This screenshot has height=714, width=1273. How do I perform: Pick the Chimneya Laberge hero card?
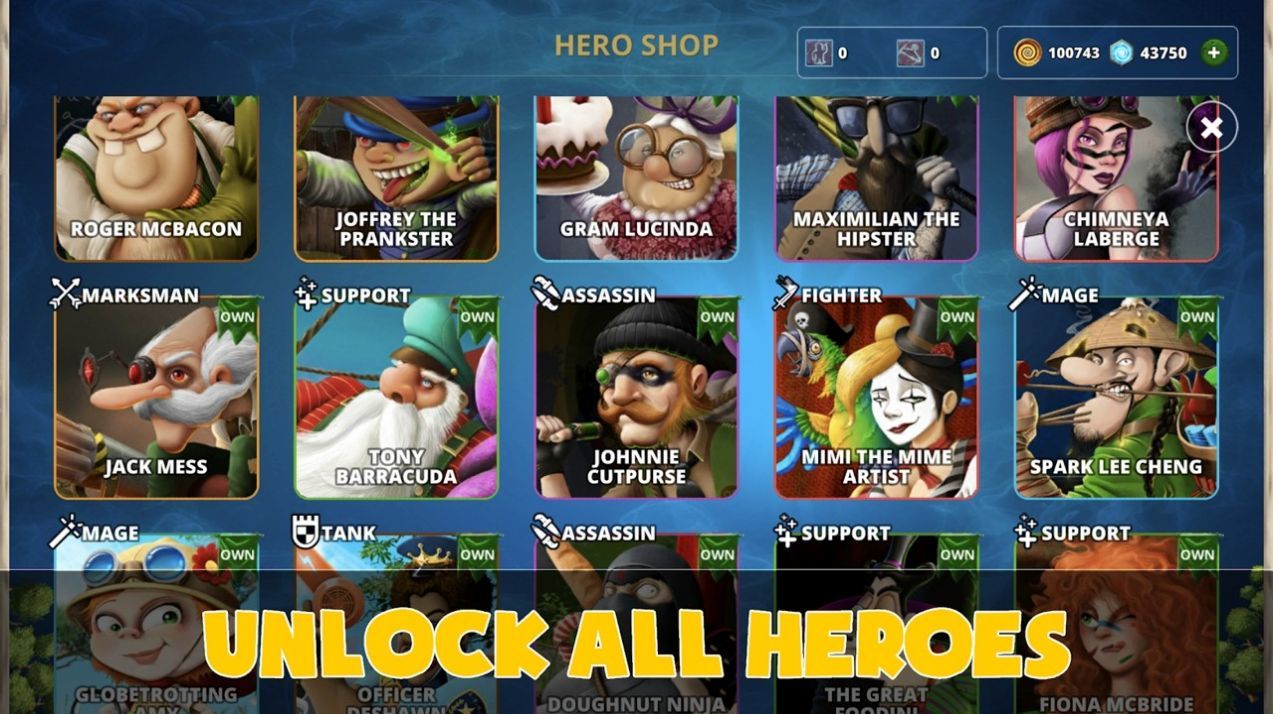coord(1116,178)
